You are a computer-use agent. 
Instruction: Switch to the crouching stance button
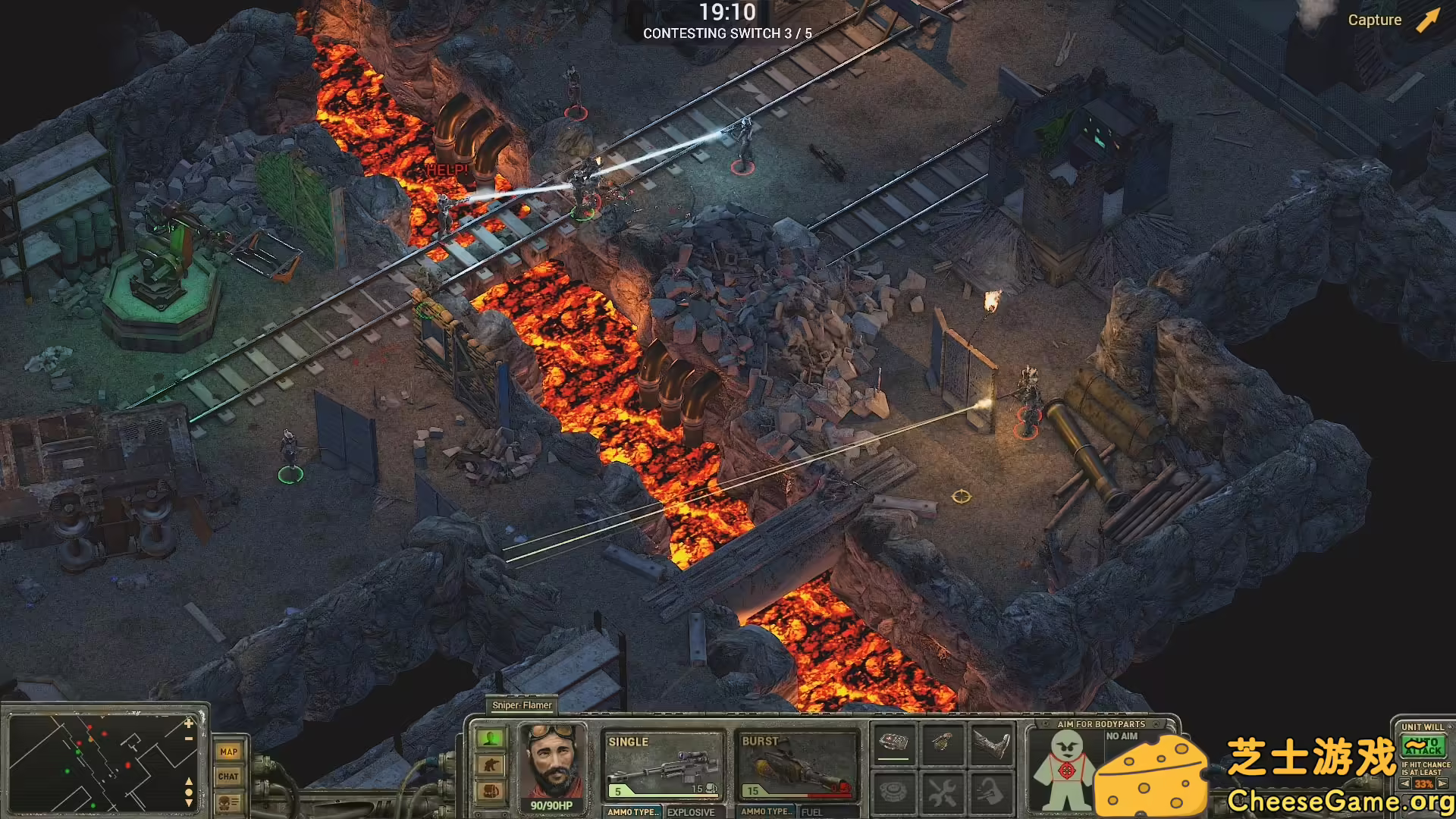[x=491, y=764]
